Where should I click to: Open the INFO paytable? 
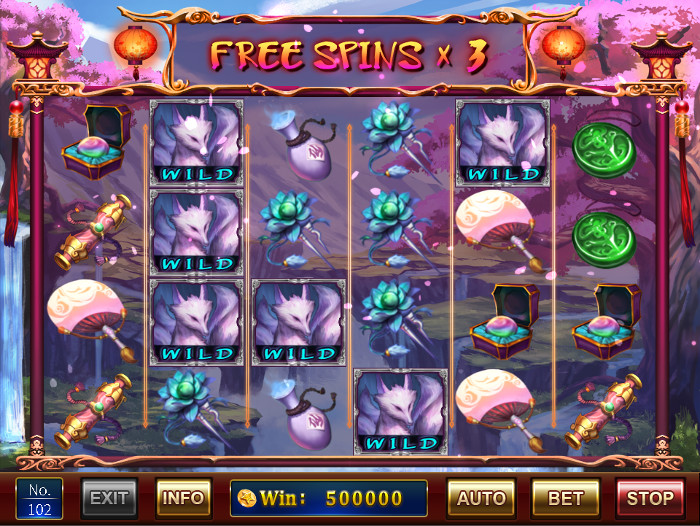(x=183, y=498)
